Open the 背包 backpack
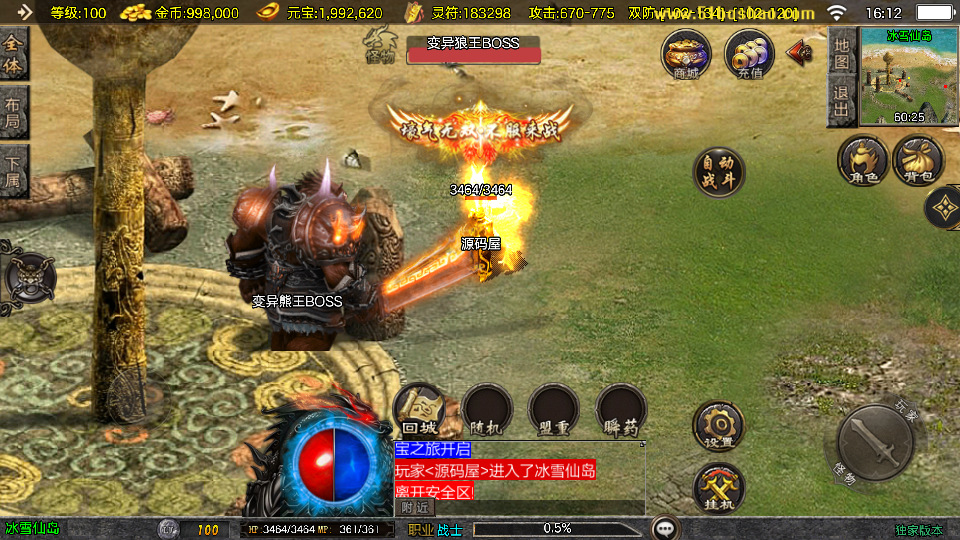Screen dimensions: 960x540 click(918, 161)
